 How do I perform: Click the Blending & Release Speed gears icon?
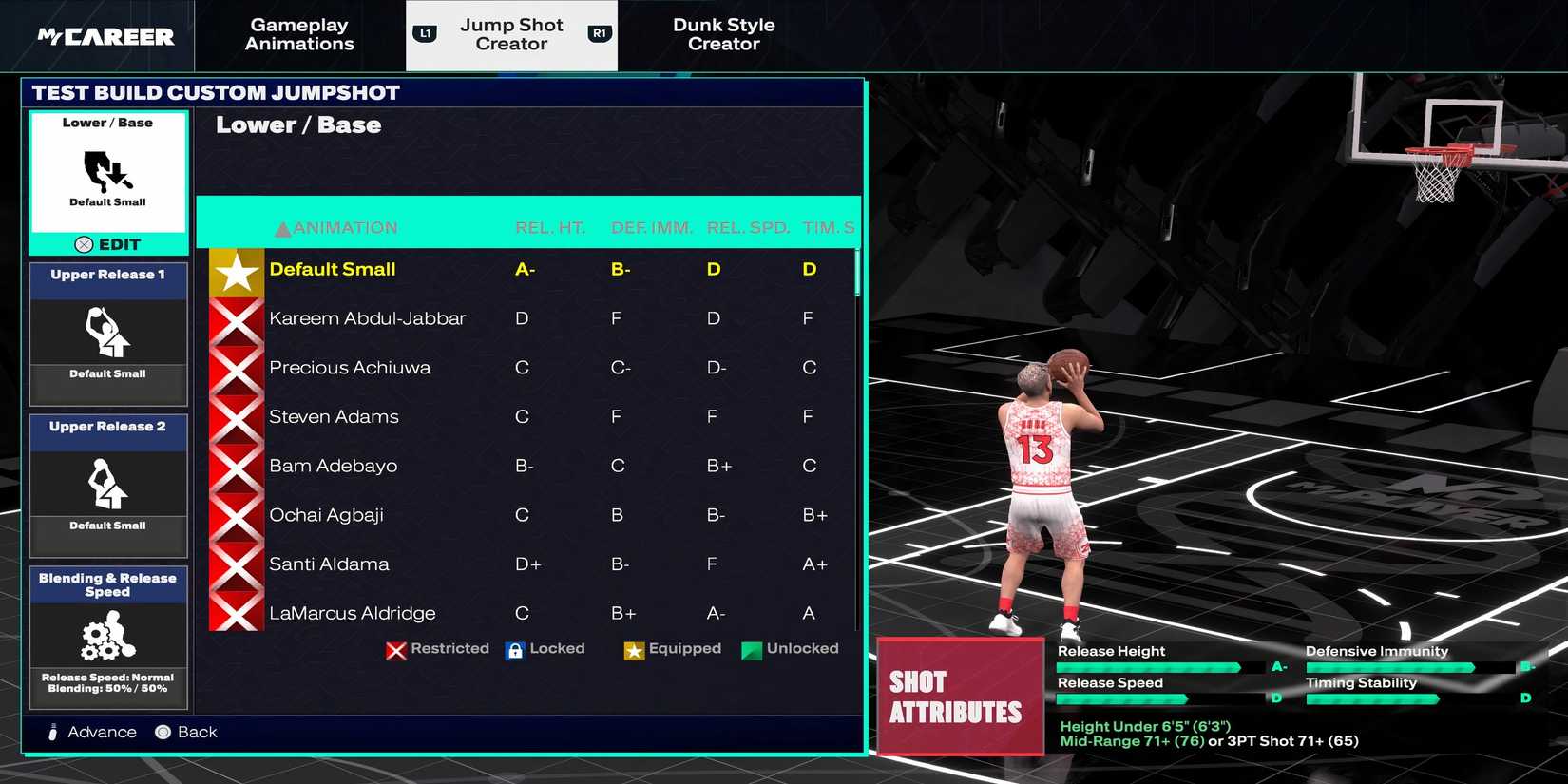(107, 635)
